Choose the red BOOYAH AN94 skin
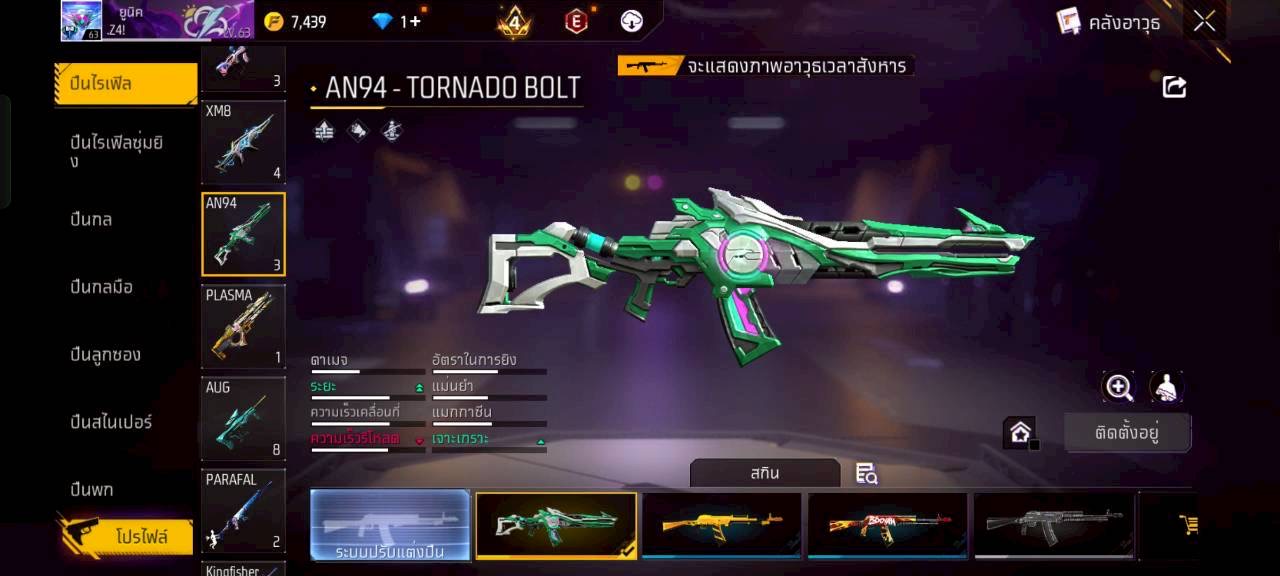 click(x=887, y=524)
